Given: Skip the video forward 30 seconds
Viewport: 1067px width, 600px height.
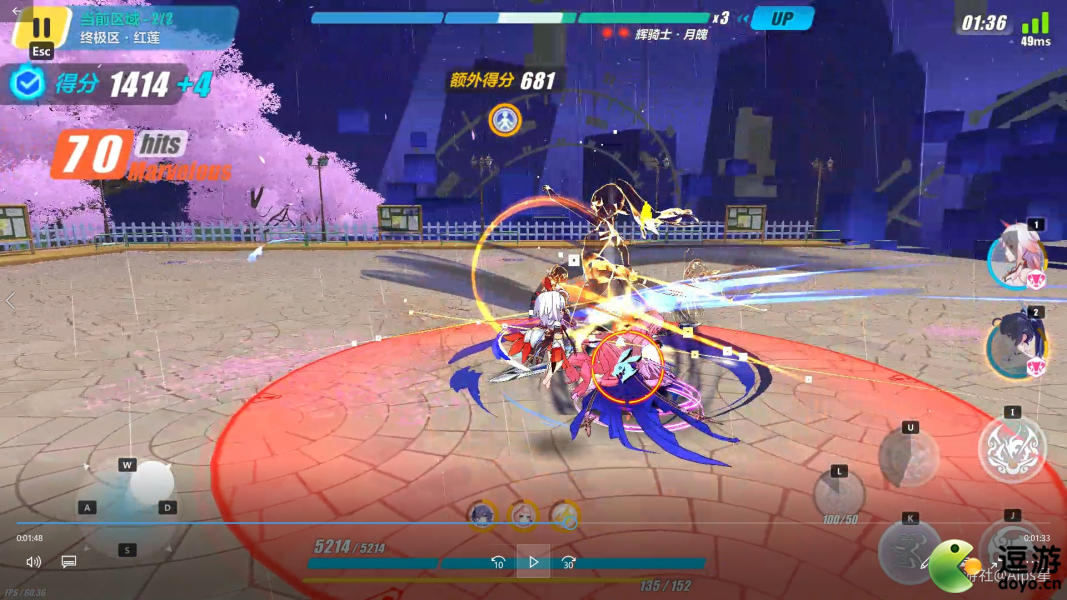Looking at the screenshot, I should click(x=568, y=562).
